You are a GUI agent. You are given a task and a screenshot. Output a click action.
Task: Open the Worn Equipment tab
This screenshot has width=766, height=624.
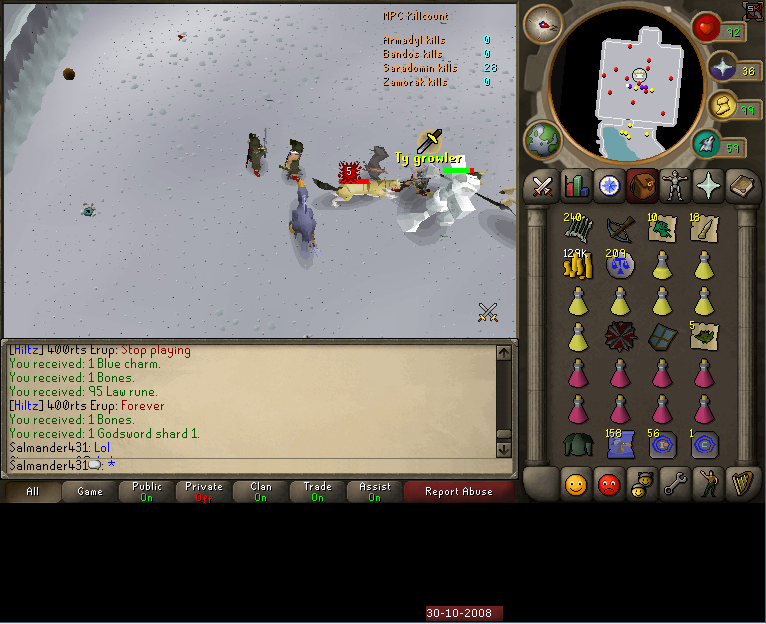[x=676, y=186]
